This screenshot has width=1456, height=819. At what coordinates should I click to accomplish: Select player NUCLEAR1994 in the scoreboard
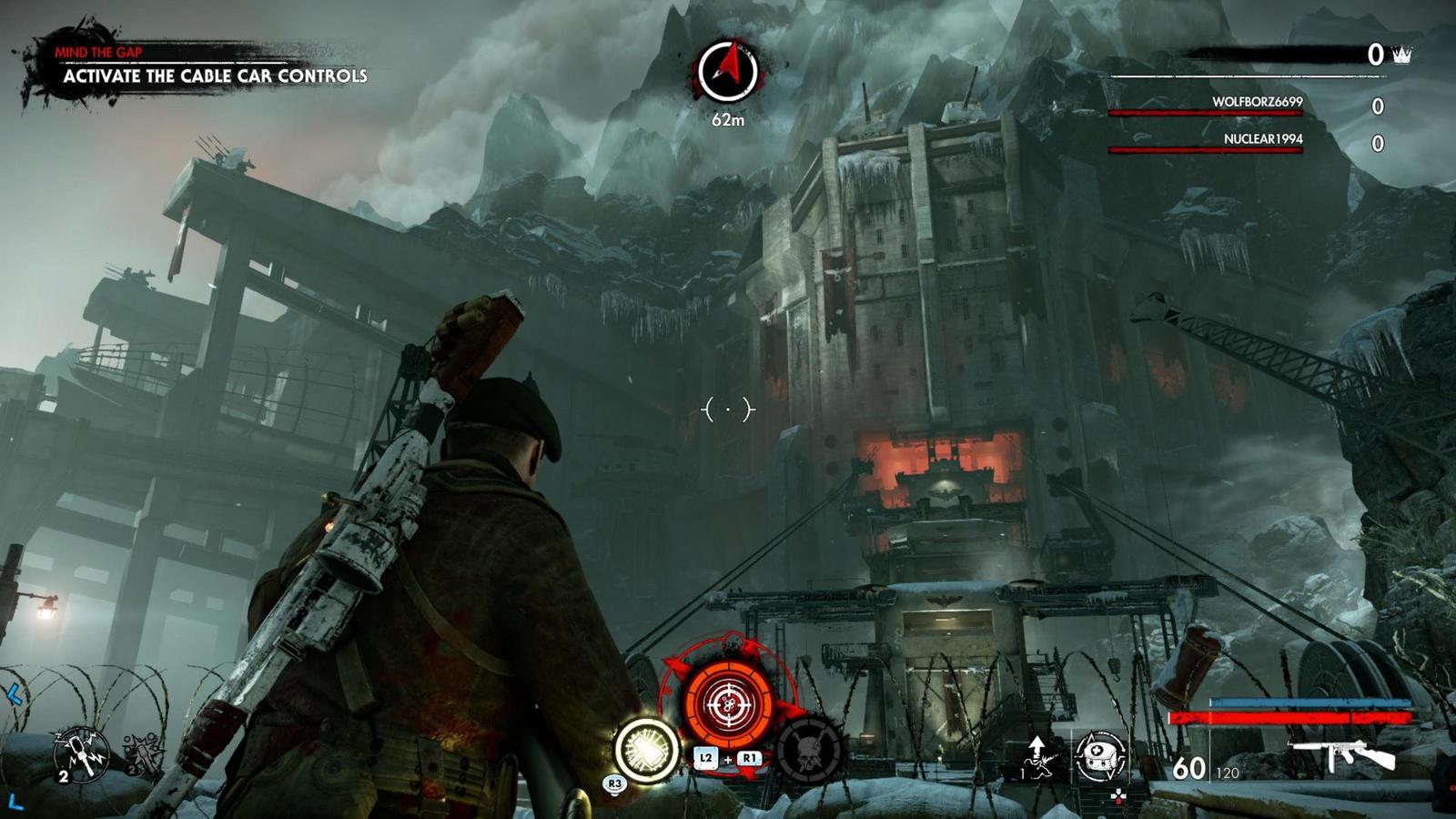[1262, 139]
